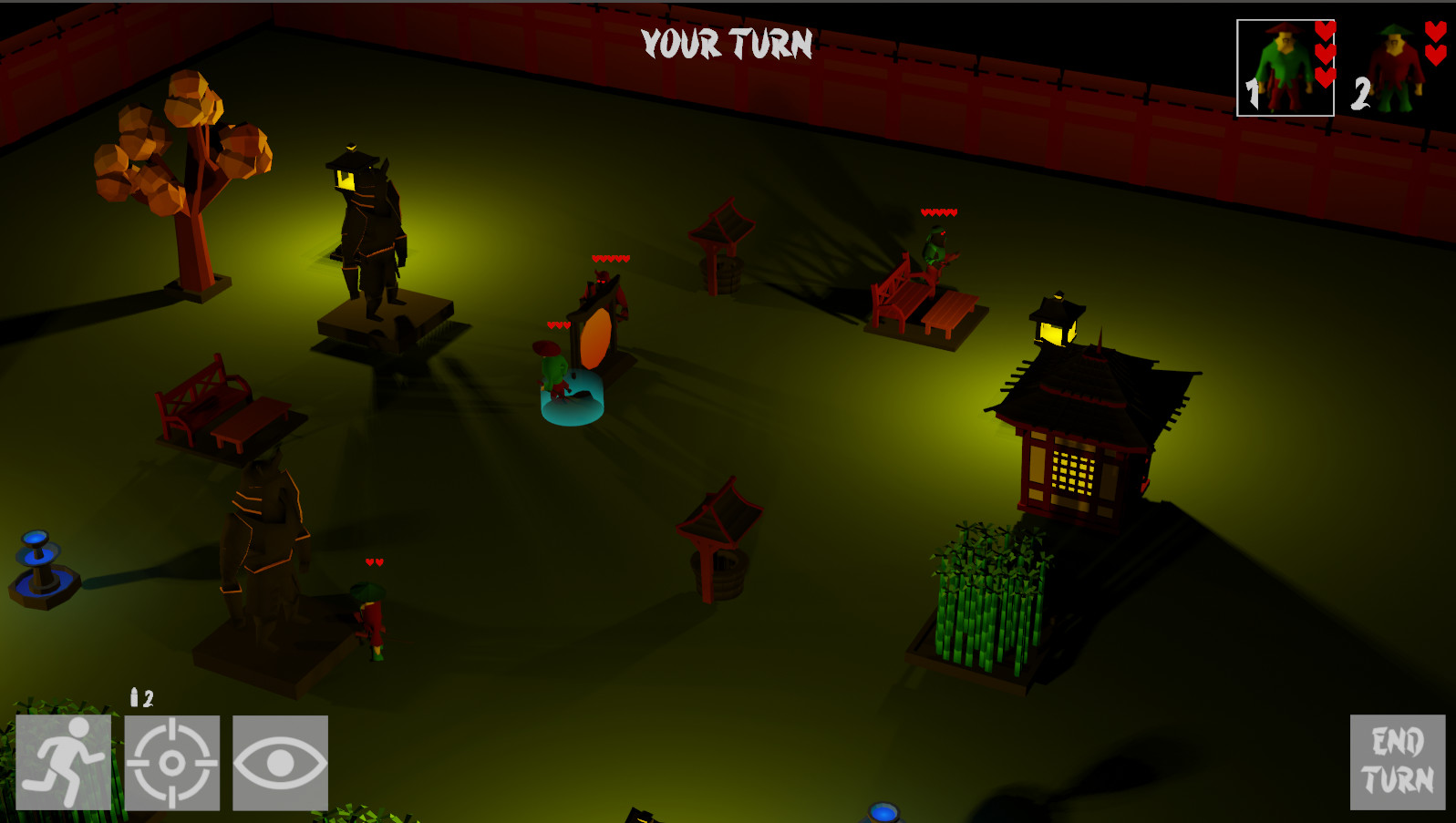This screenshot has height=823, width=1456.
Task: Click the red health hearts above the gong enemy
Action: click(613, 257)
